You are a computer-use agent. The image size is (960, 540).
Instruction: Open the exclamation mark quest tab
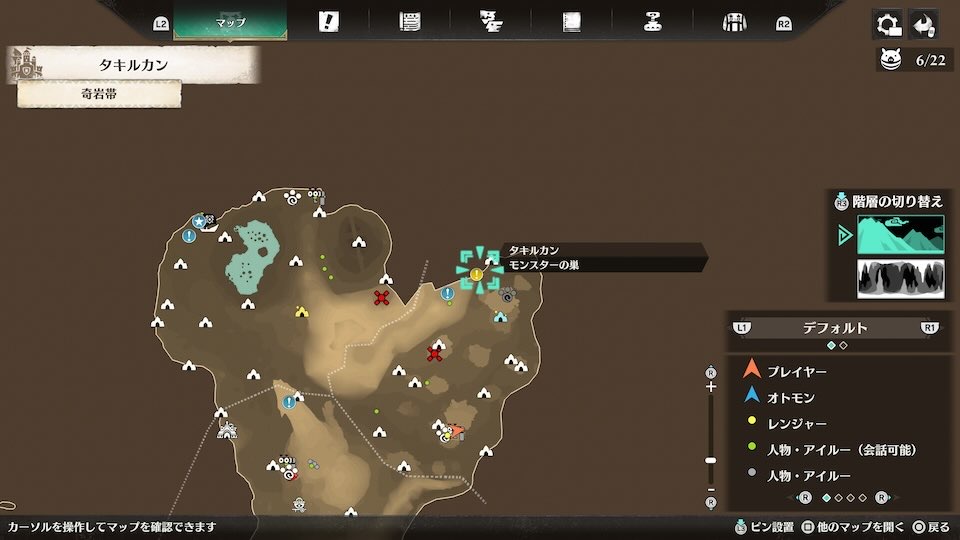(328, 22)
